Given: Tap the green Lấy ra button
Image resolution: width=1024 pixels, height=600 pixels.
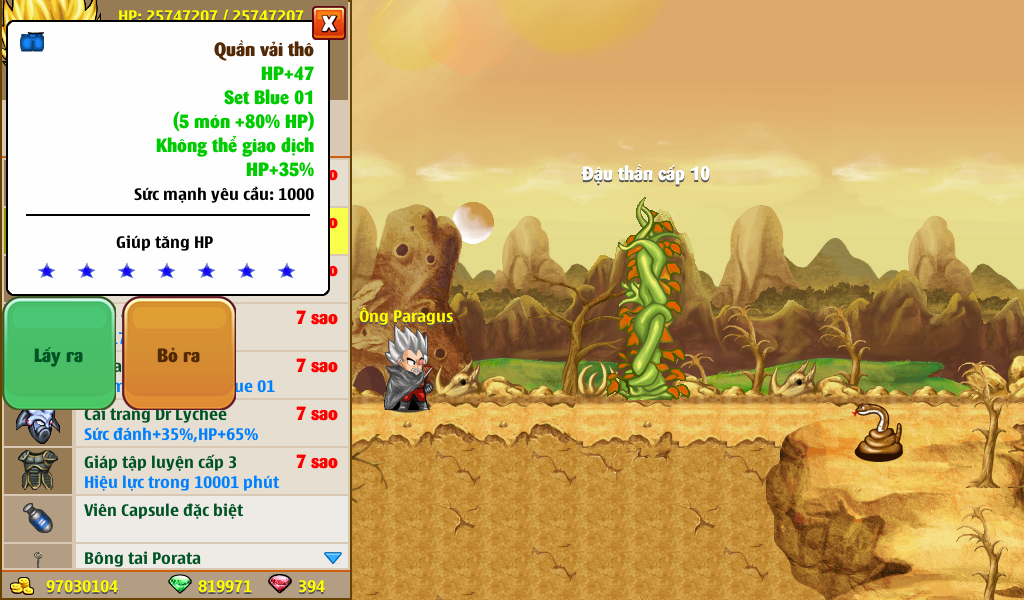Looking at the screenshot, I should pyautogui.click(x=59, y=355).
